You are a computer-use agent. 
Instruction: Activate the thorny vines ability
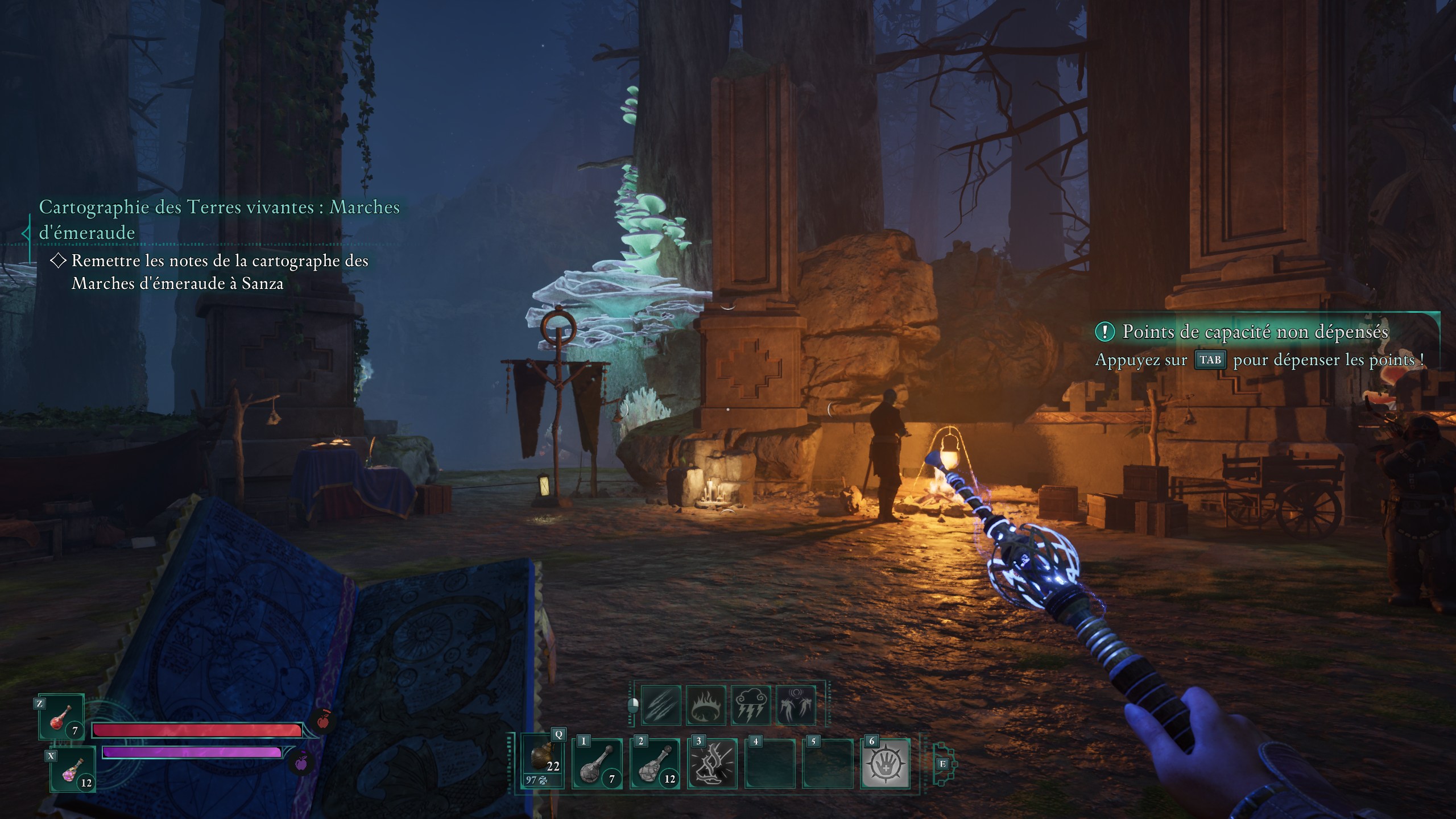tap(713, 763)
